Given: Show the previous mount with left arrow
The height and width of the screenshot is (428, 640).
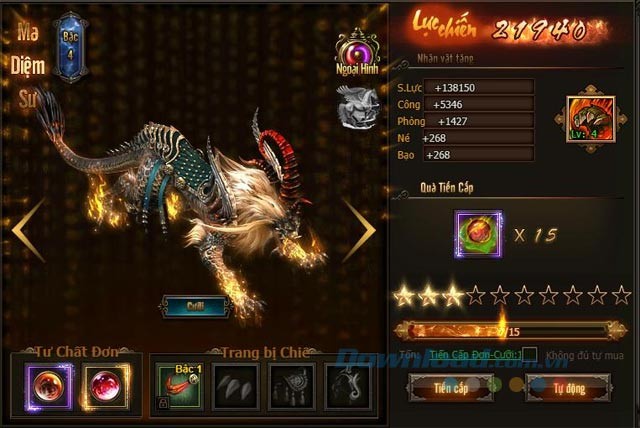Looking at the screenshot, I should [x=28, y=230].
